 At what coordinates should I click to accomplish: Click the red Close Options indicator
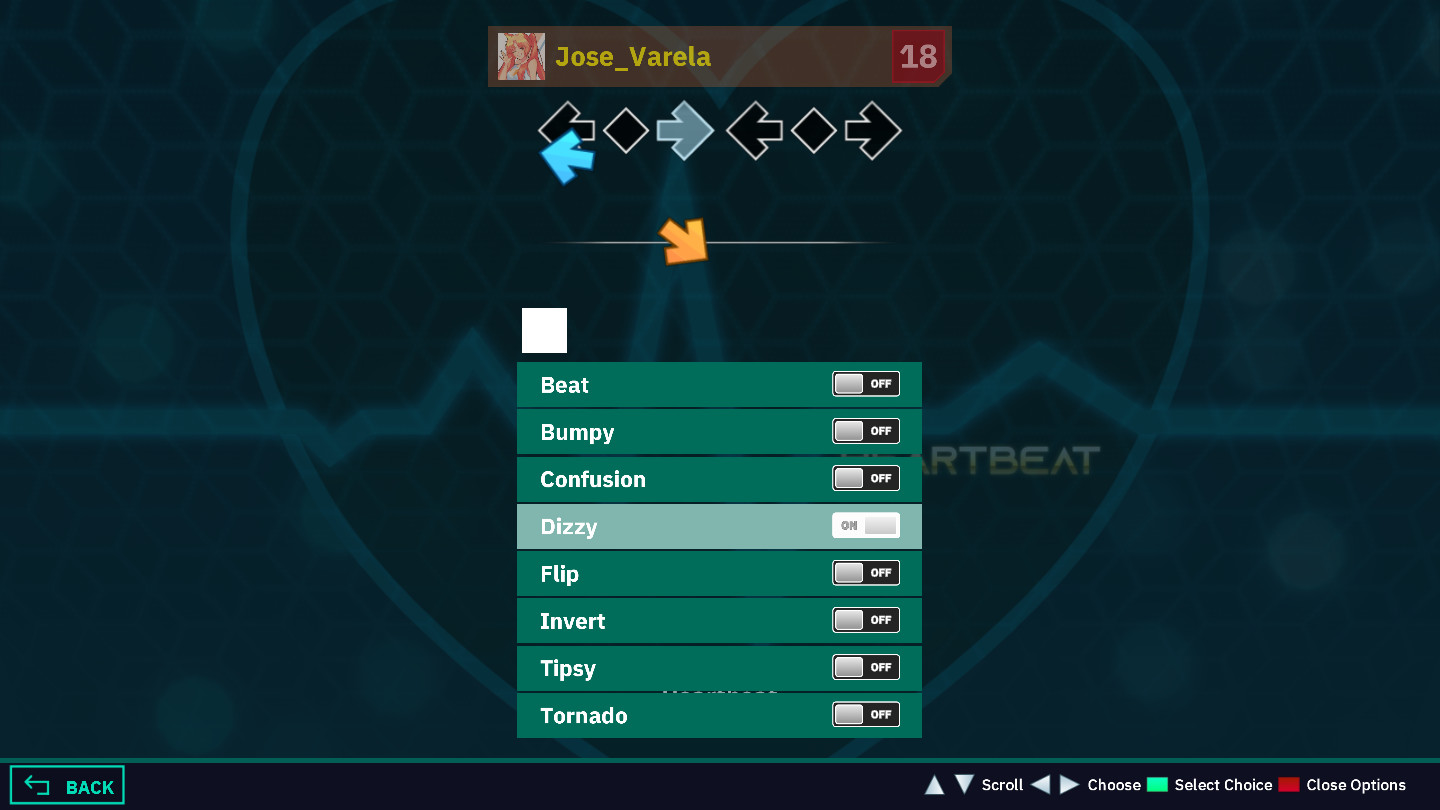coord(1288,784)
